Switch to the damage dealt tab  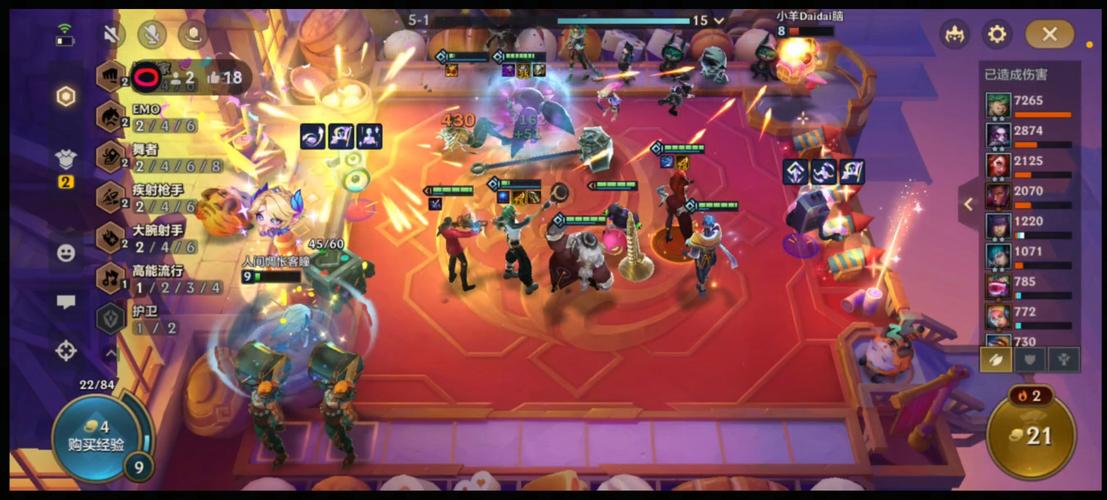[995, 359]
